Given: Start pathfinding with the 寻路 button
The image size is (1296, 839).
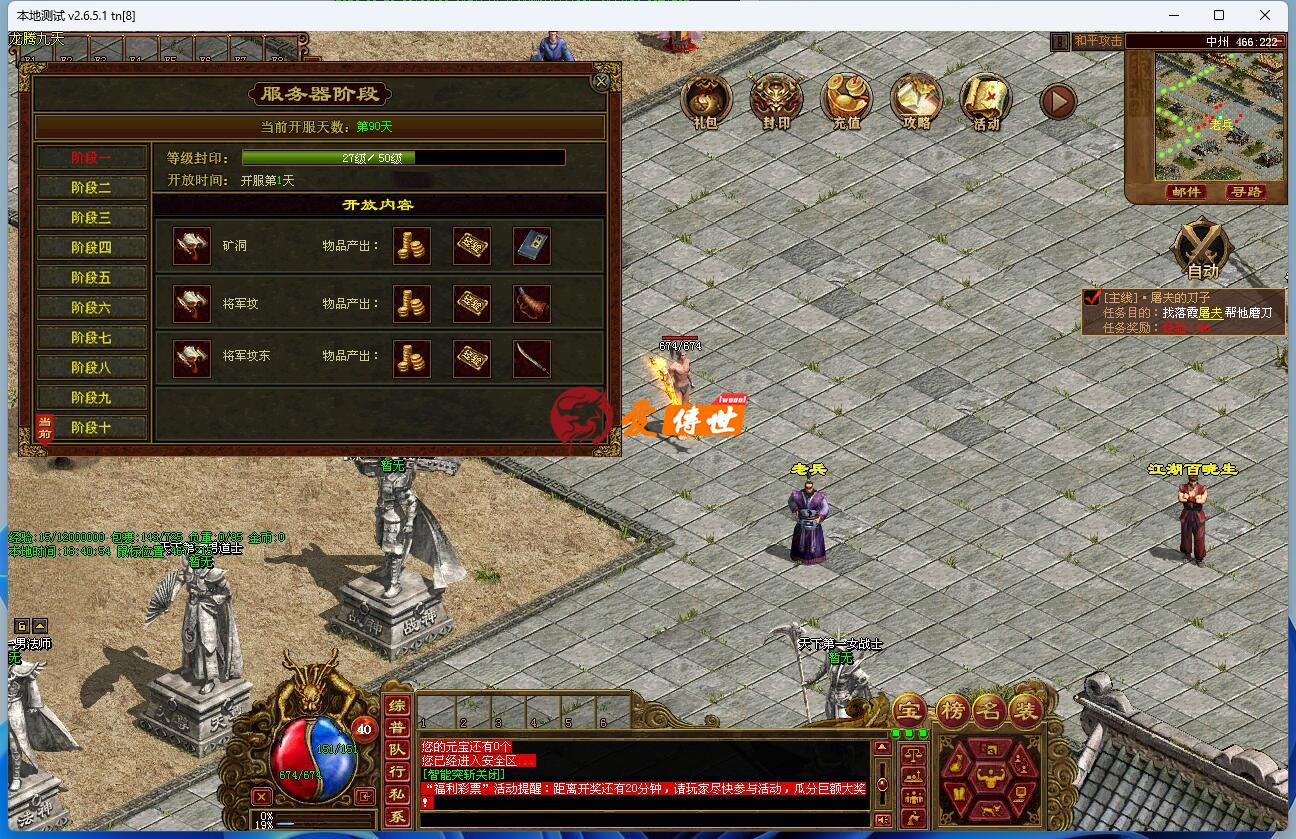Looking at the screenshot, I should tap(1248, 192).
